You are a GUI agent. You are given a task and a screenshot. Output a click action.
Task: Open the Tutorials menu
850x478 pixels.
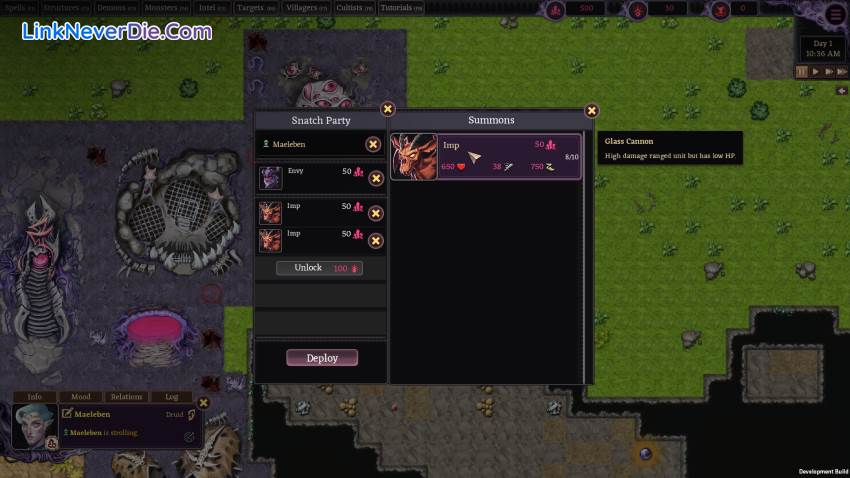pos(402,8)
